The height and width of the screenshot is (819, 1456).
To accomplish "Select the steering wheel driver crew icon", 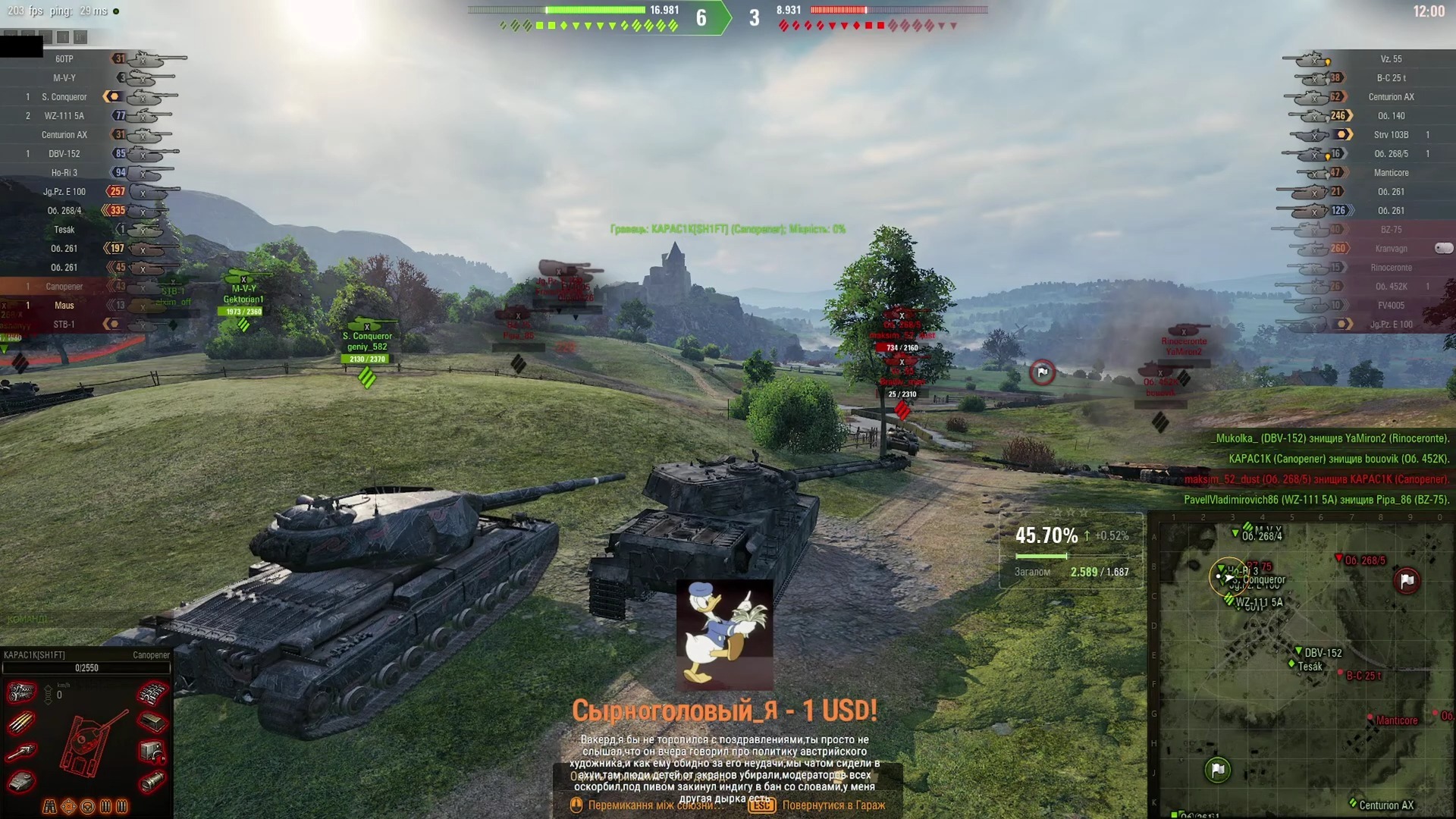I will (x=87, y=807).
